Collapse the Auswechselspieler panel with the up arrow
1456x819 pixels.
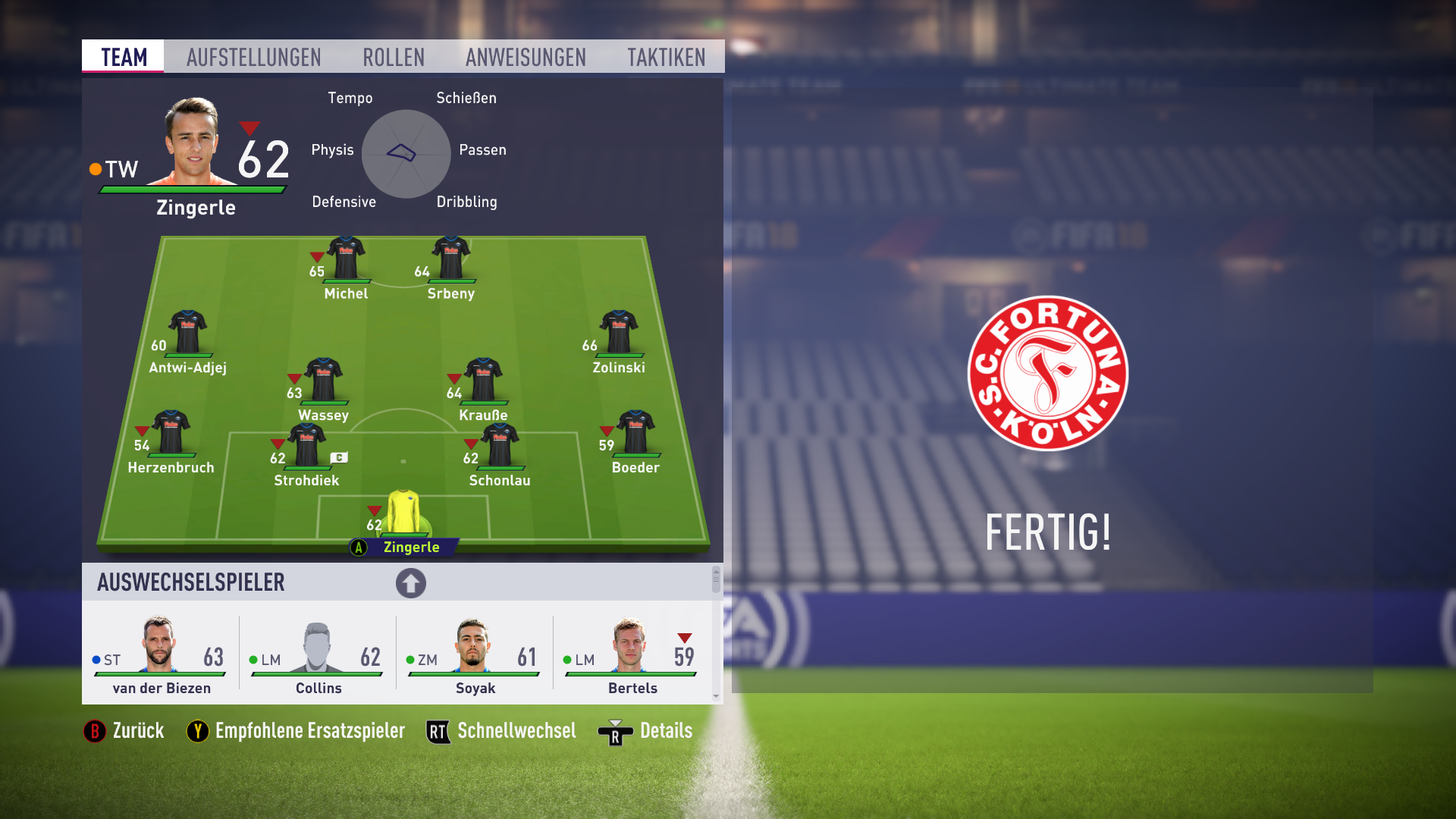pos(410,582)
